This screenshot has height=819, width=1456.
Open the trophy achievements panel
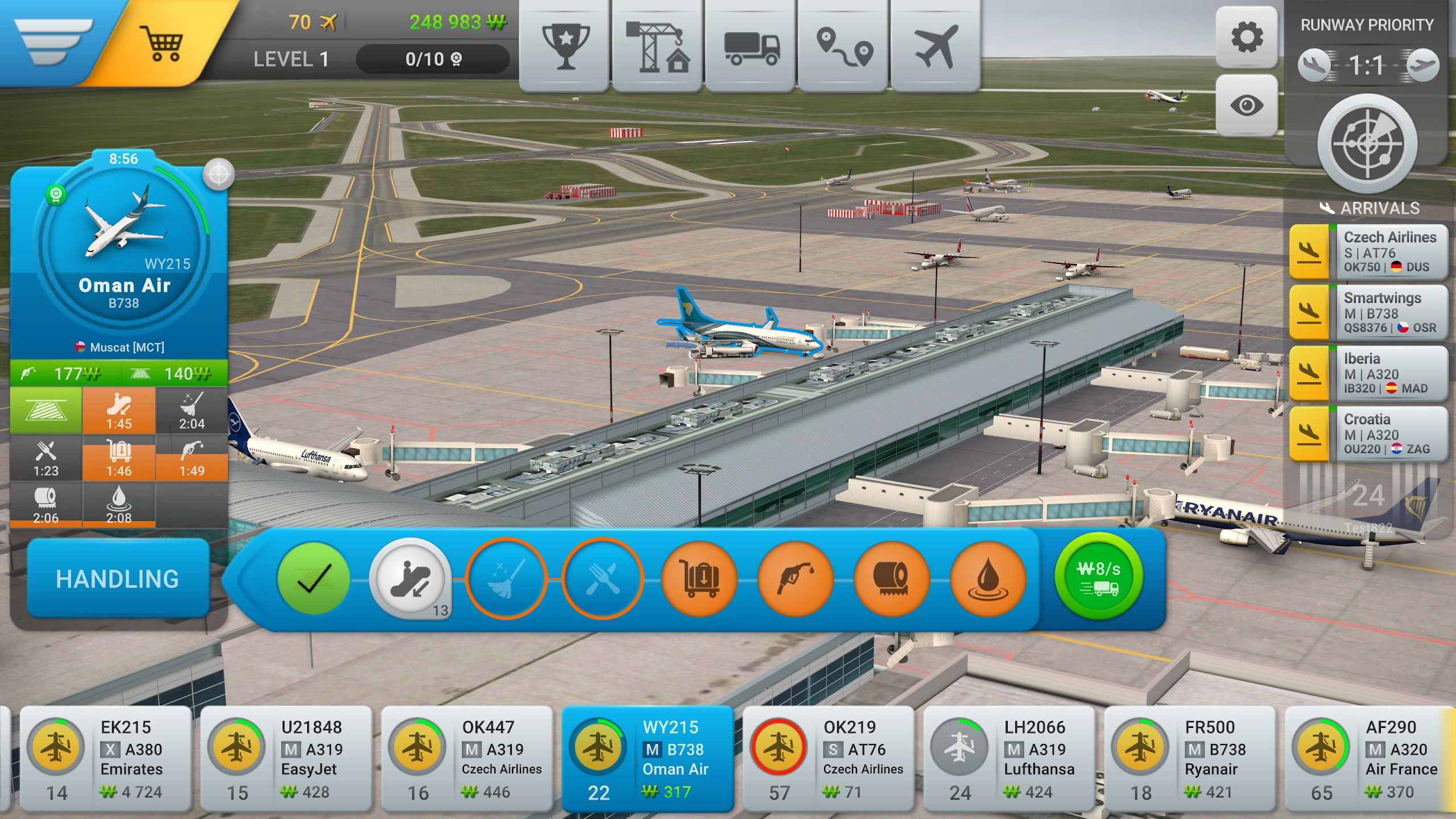[565, 45]
